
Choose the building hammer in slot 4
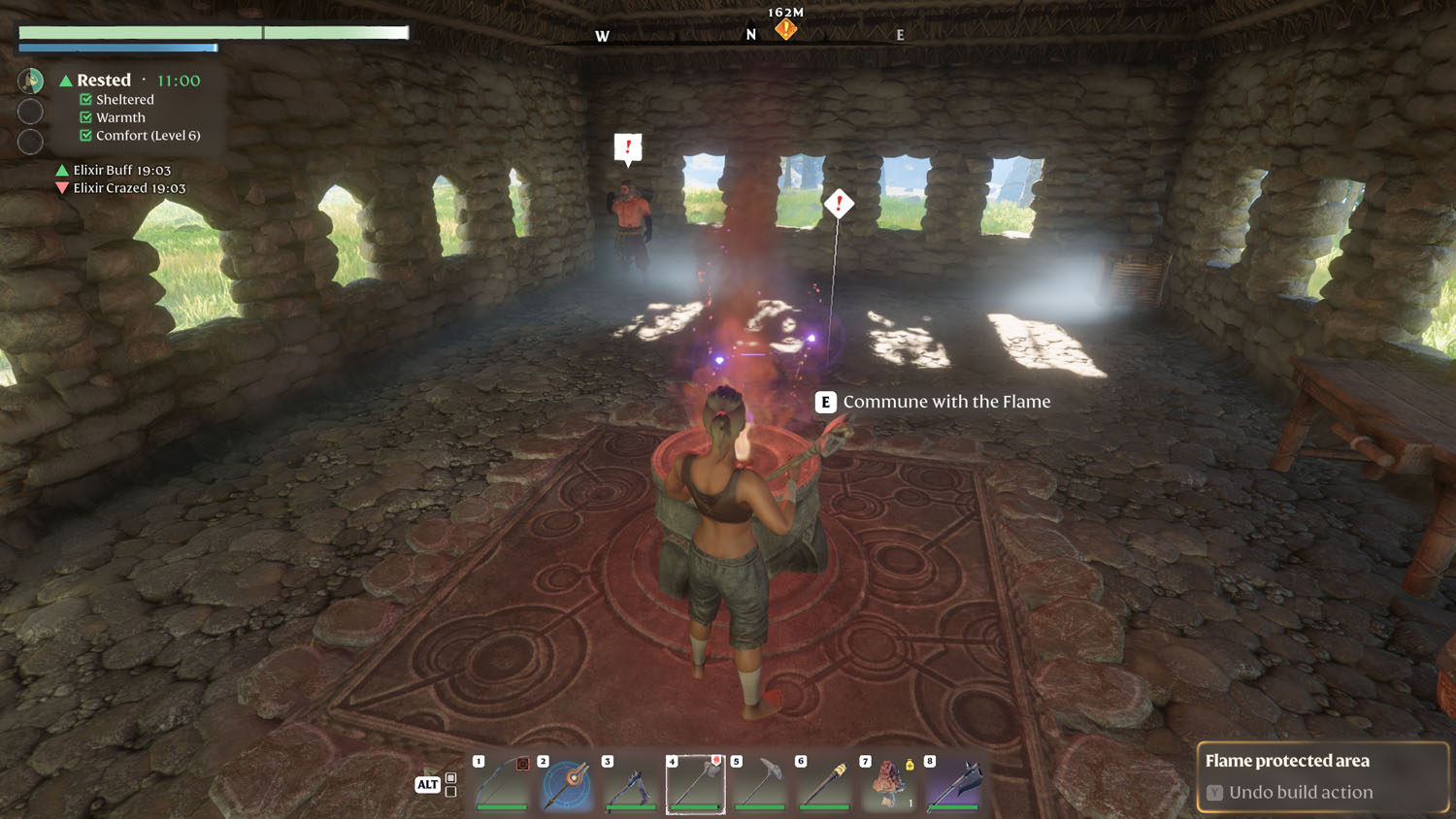click(696, 784)
